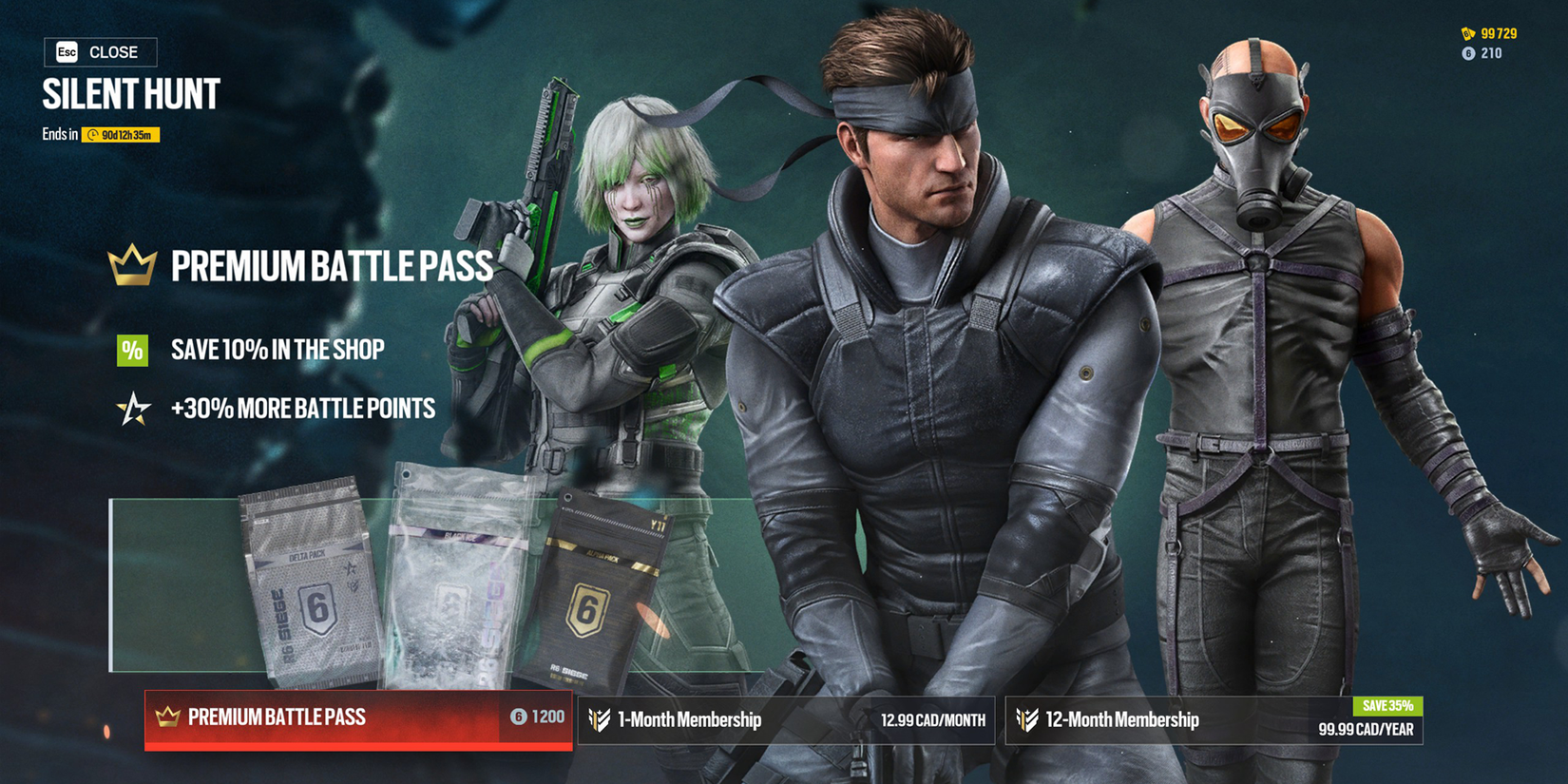Click the Renown coins currency icon
This screenshot has height=784, width=1568.
[x=1469, y=31]
